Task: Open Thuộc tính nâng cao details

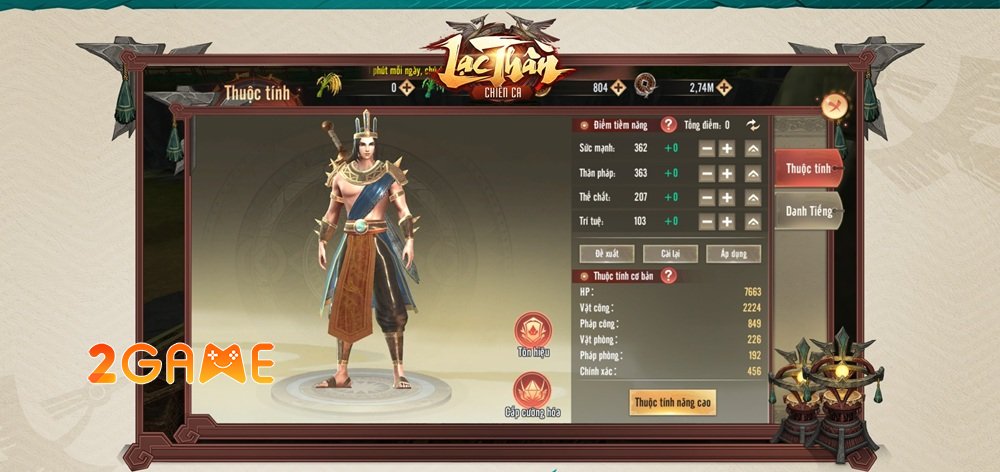Action: pos(672,402)
